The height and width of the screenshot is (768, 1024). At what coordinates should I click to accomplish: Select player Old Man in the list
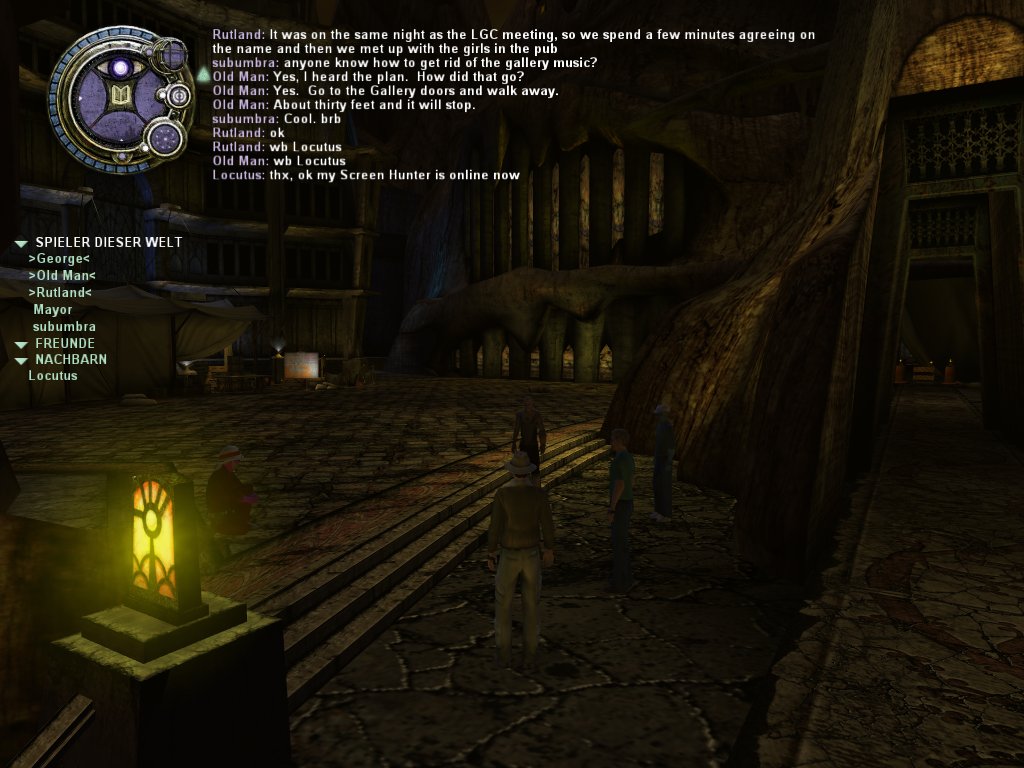tap(62, 276)
